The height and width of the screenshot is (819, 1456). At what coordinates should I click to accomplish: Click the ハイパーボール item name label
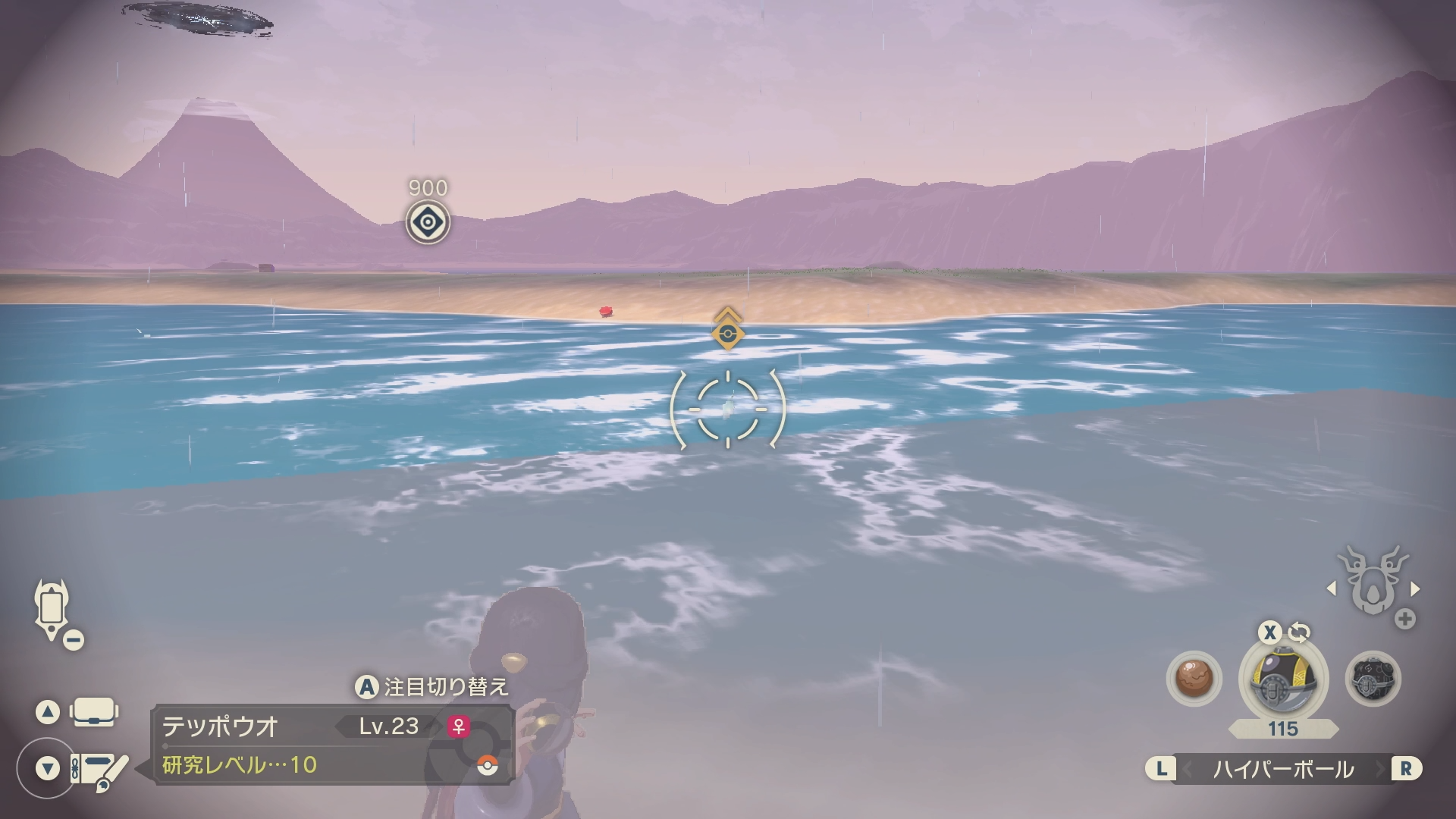(x=1283, y=769)
